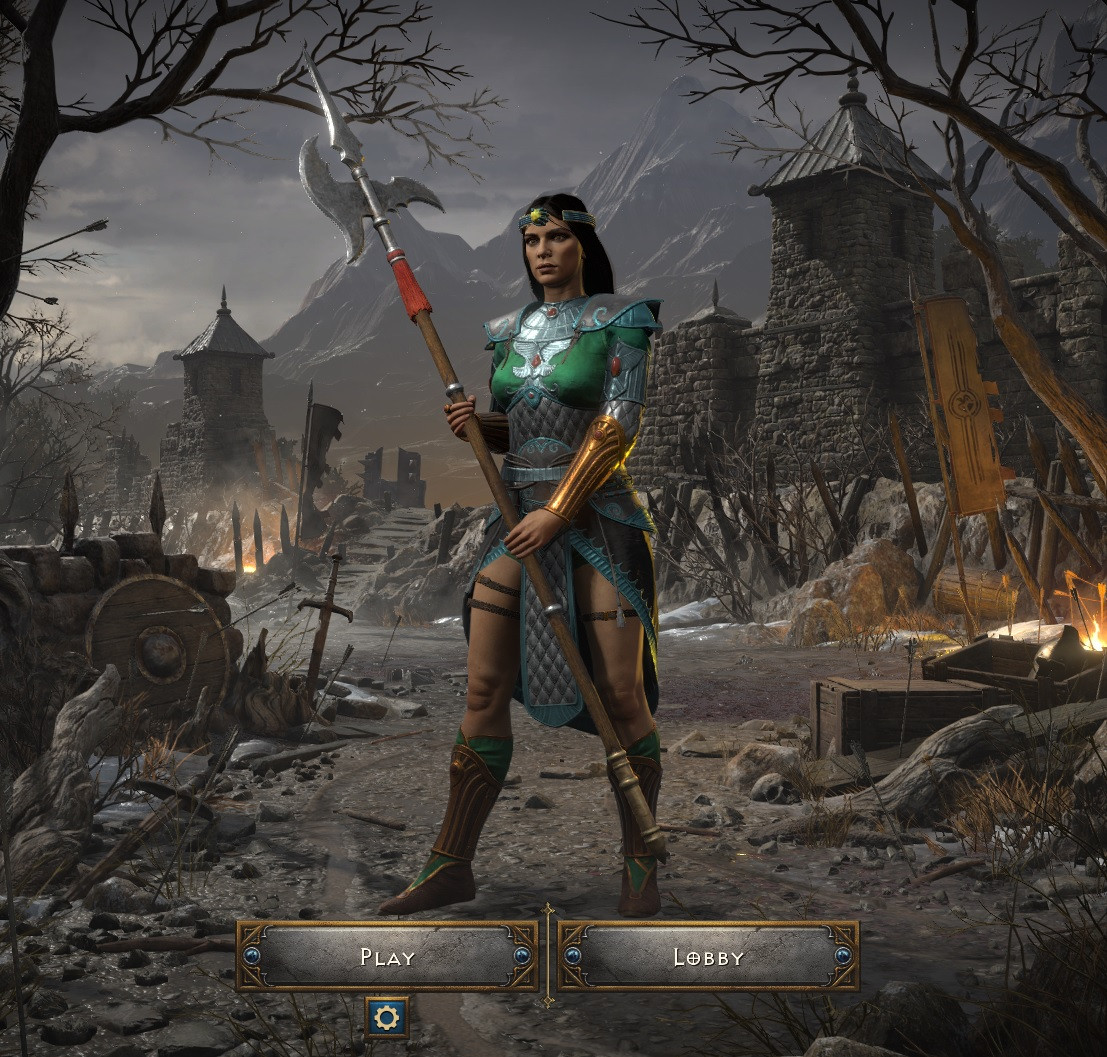This screenshot has height=1057, width=1107.
Task: Click the Play button
Action: click(x=387, y=957)
